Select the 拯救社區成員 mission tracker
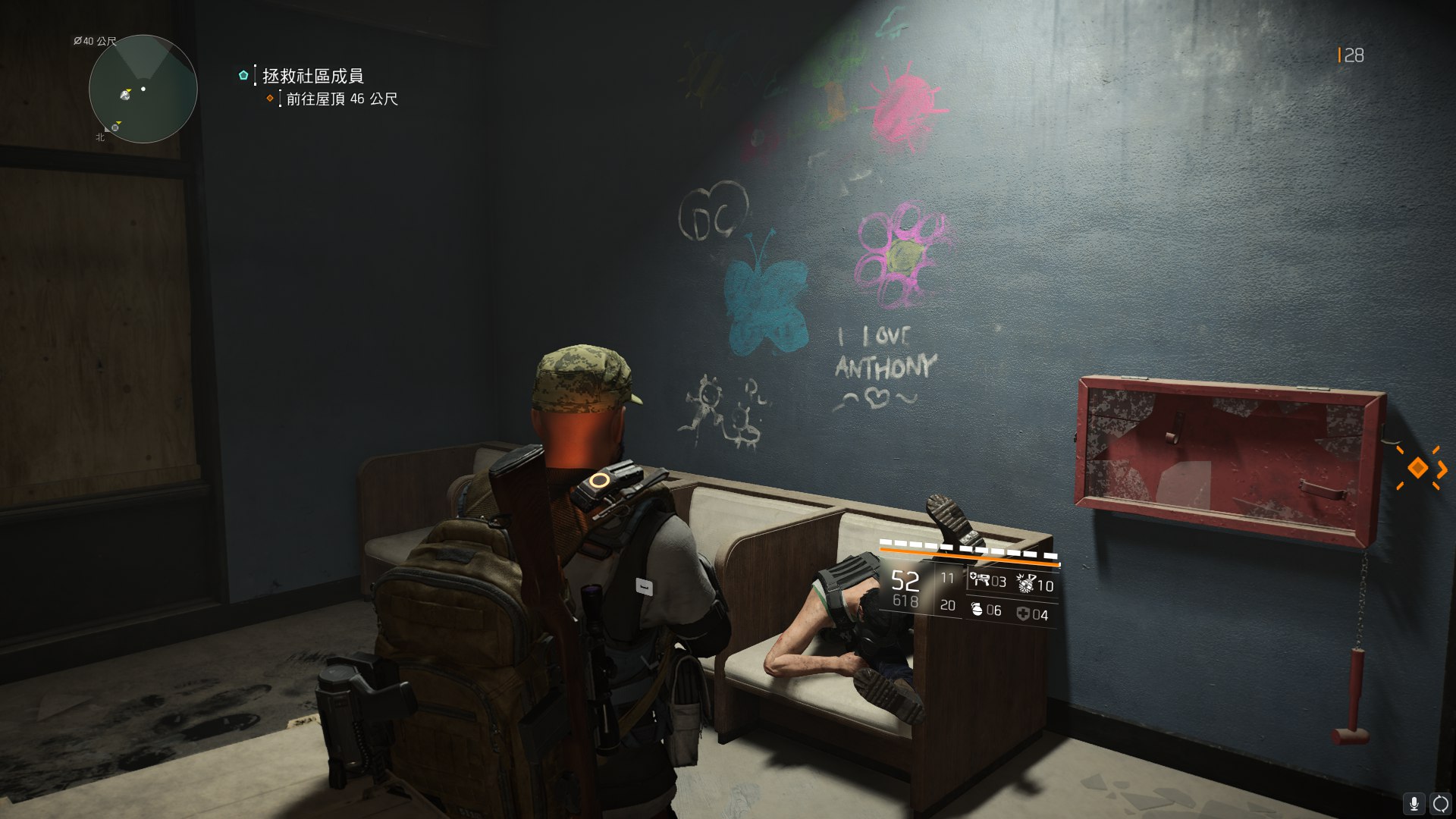The width and height of the screenshot is (1456, 819). 312,76
